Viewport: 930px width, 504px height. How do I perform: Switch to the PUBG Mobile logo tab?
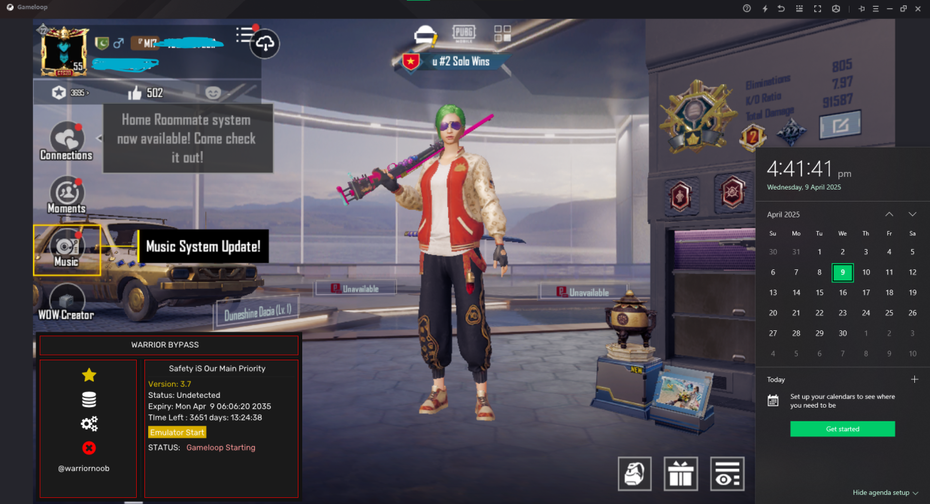464,33
